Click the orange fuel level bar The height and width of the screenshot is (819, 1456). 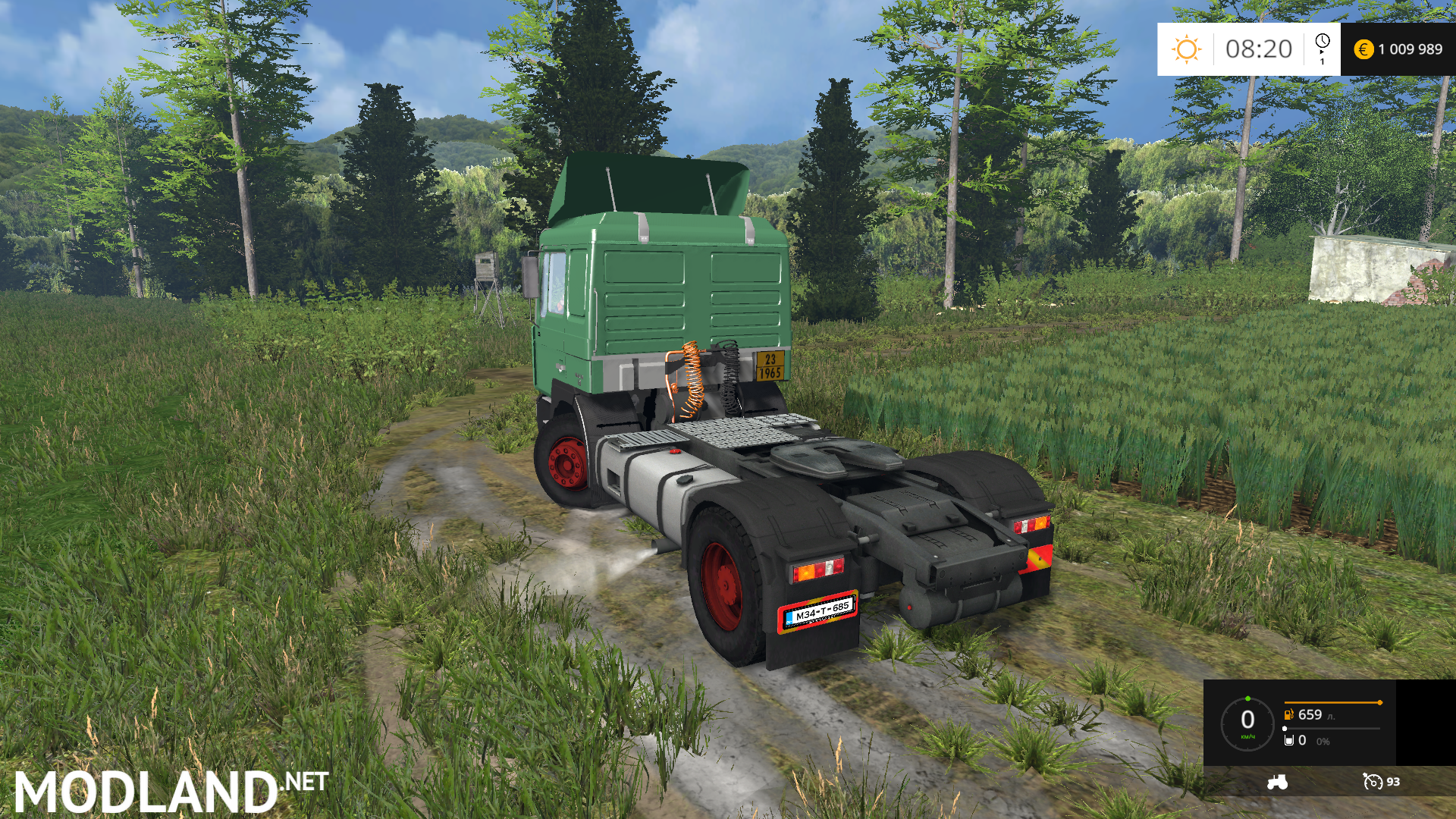coord(1332,703)
